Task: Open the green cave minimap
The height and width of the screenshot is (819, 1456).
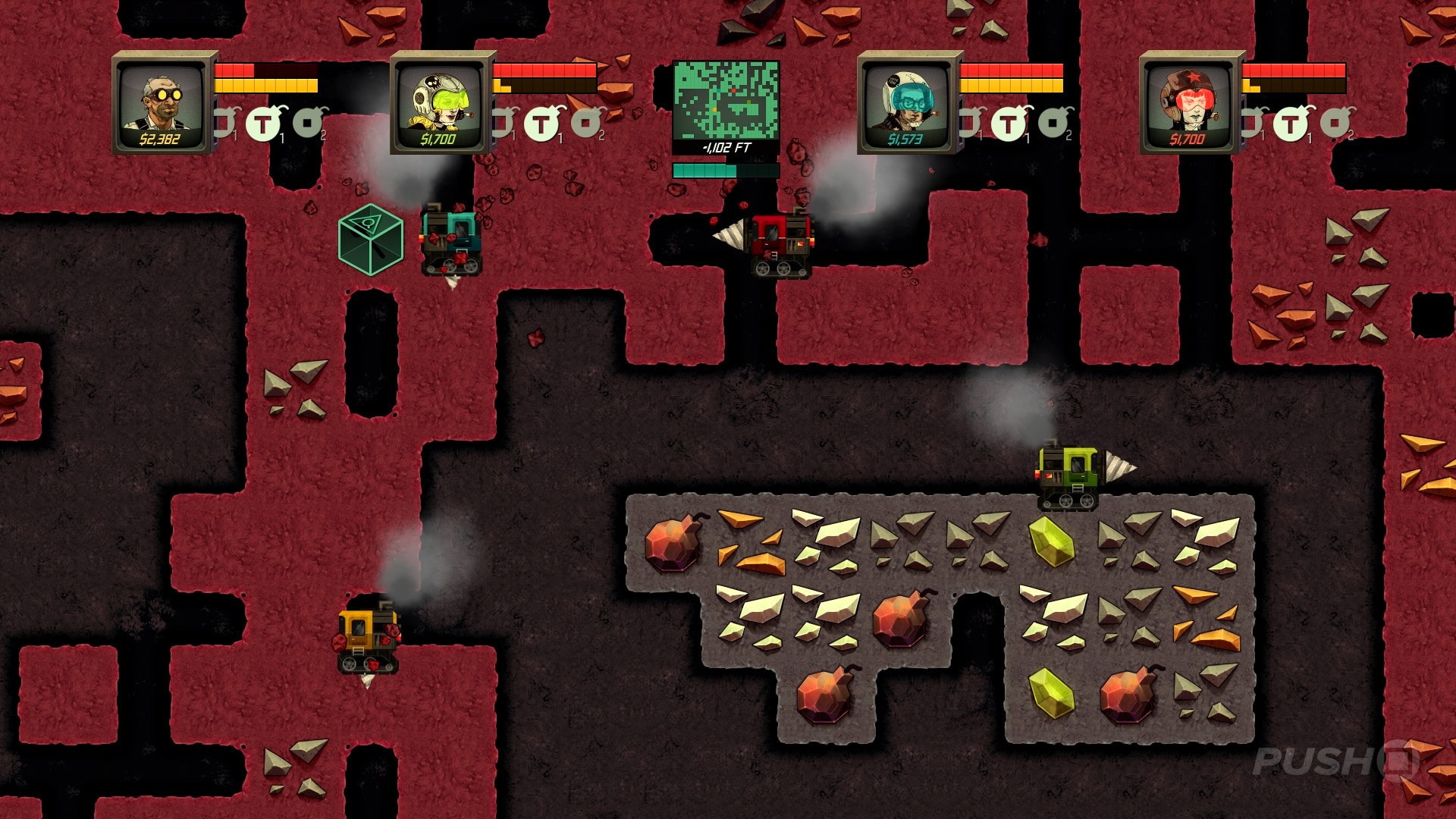Action: pos(726,99)
